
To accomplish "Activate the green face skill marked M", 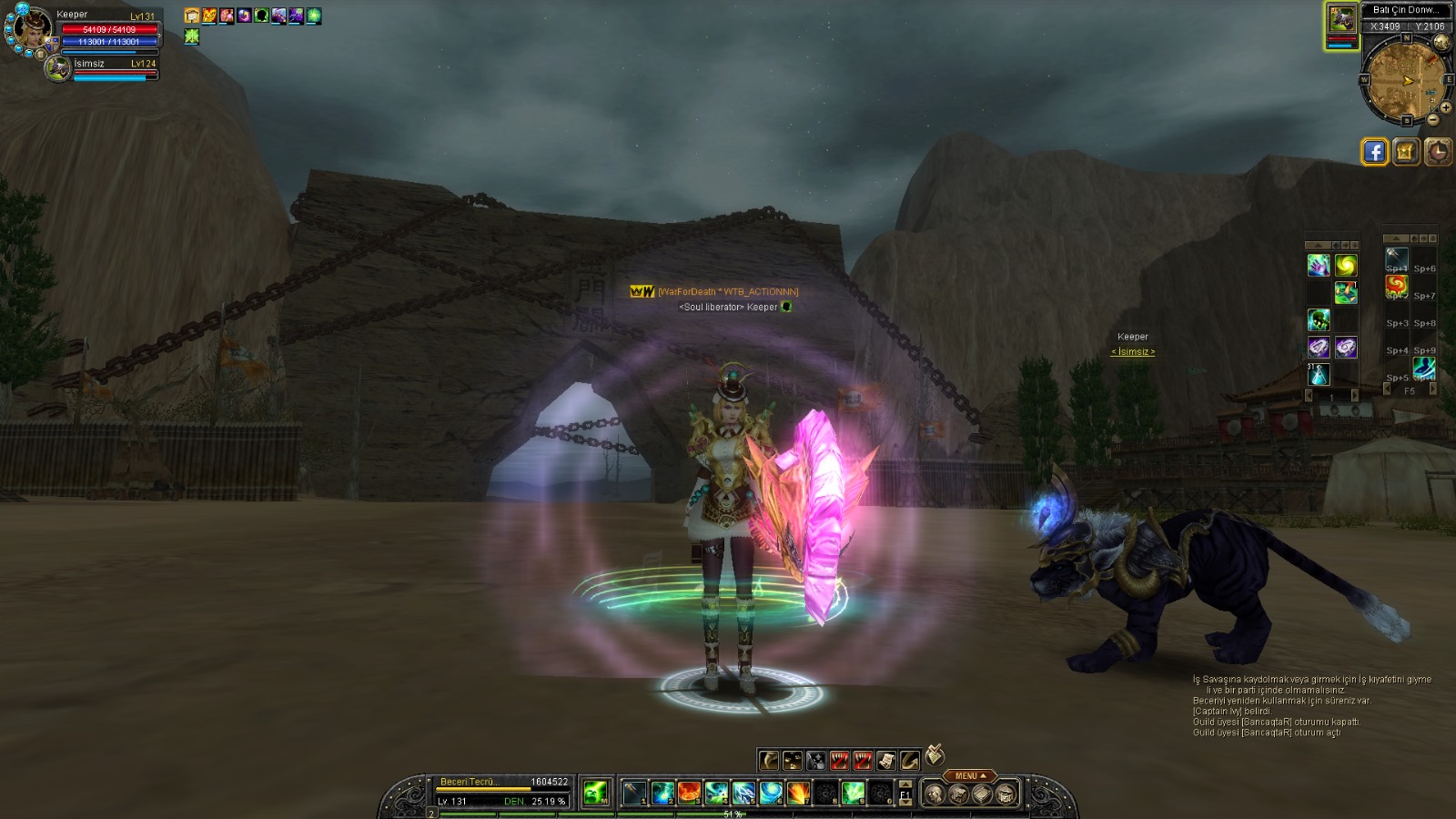I will (595, 794).
